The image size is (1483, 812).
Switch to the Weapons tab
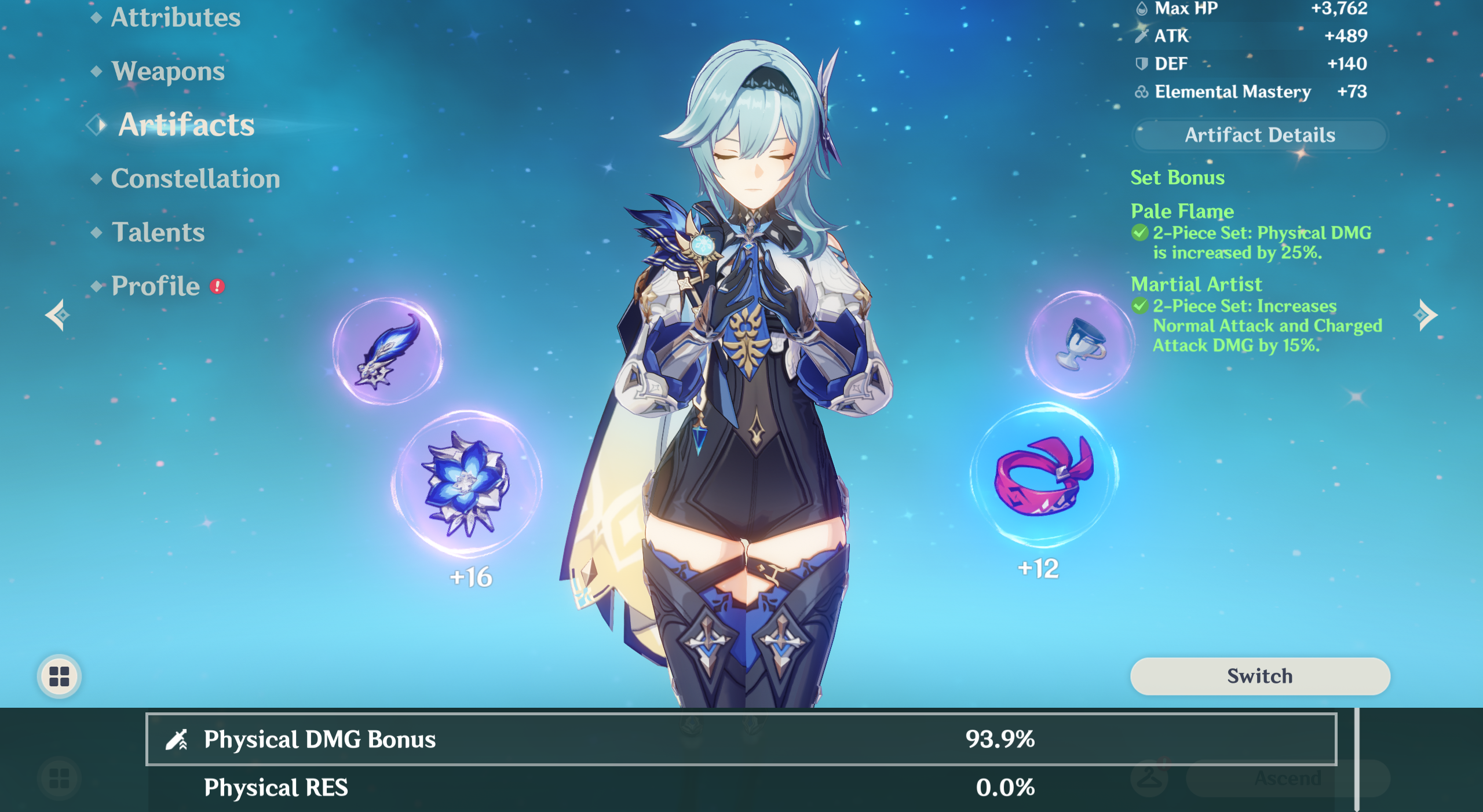pos(167,71)
